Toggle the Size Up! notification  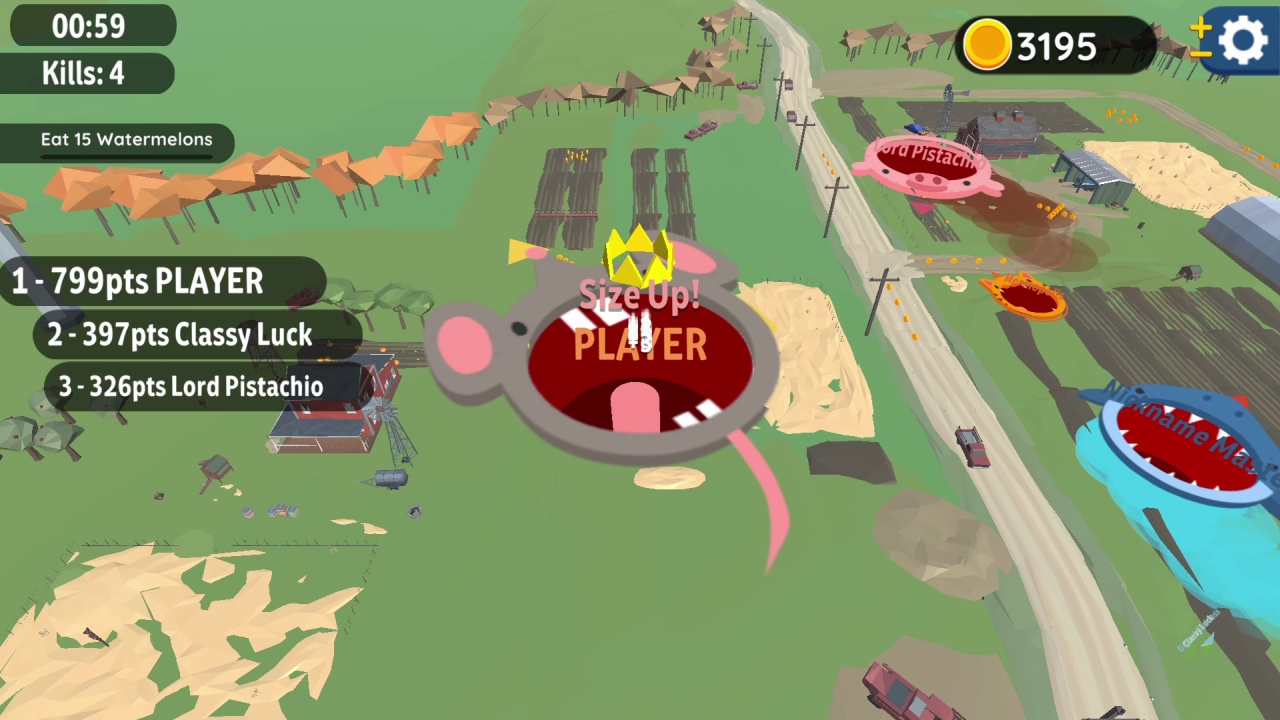coord(638,294)
